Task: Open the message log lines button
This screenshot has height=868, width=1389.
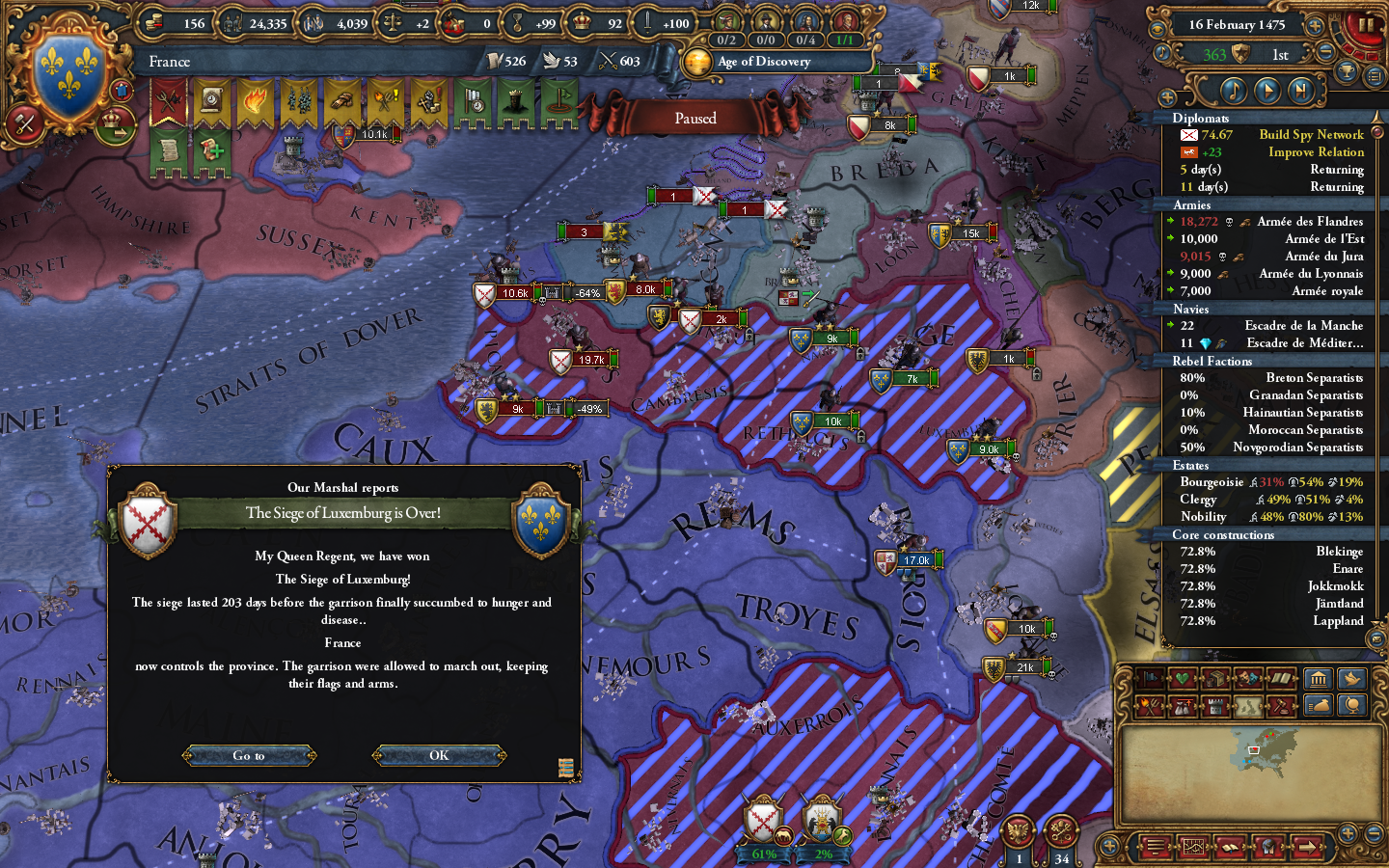Action: 1154,848
